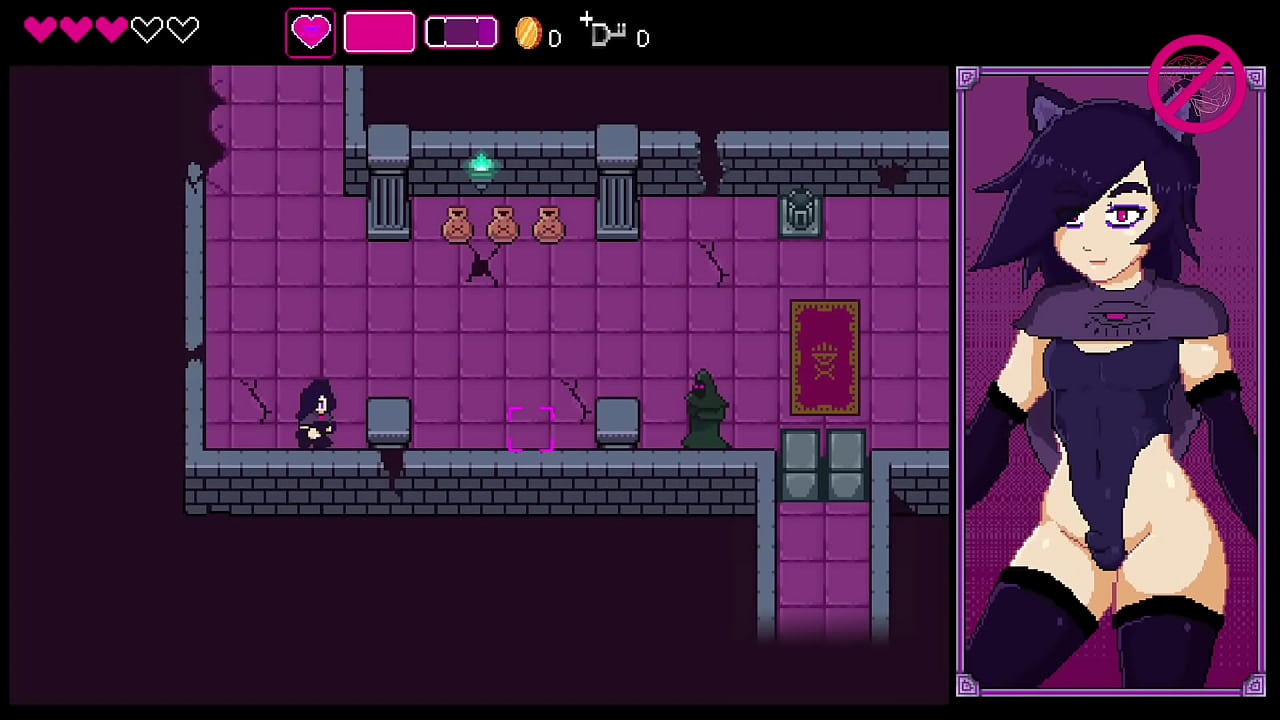Click the heart health meter icon

click(41, 30)
